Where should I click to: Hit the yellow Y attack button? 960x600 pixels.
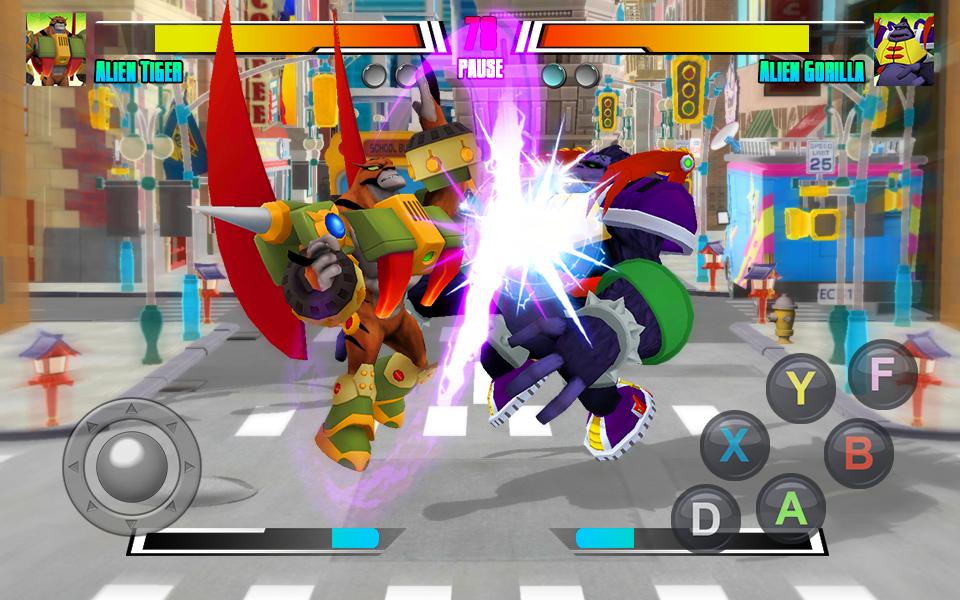tap(799, 386)
